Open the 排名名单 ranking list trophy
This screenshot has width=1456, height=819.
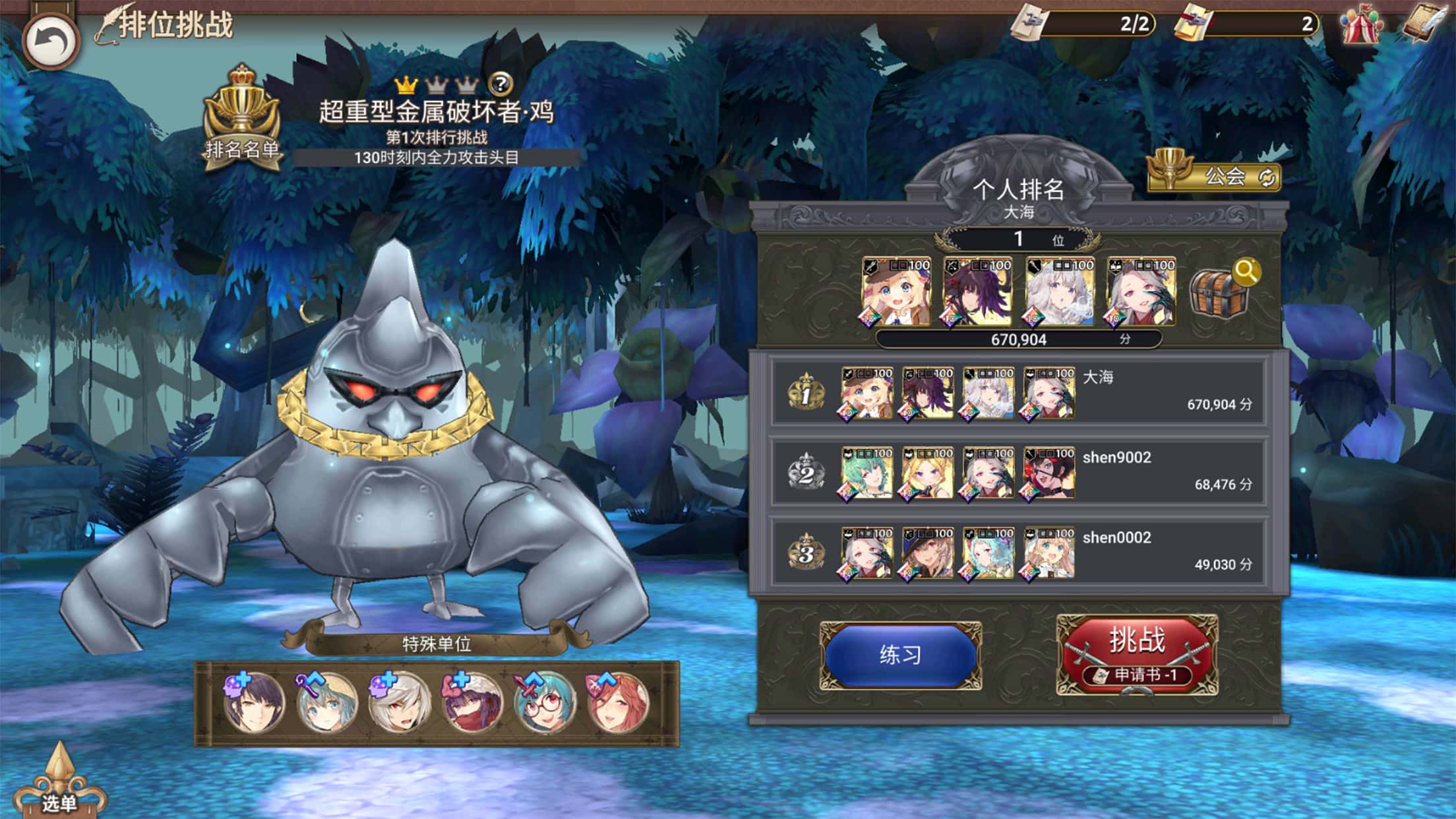[242, 119]
